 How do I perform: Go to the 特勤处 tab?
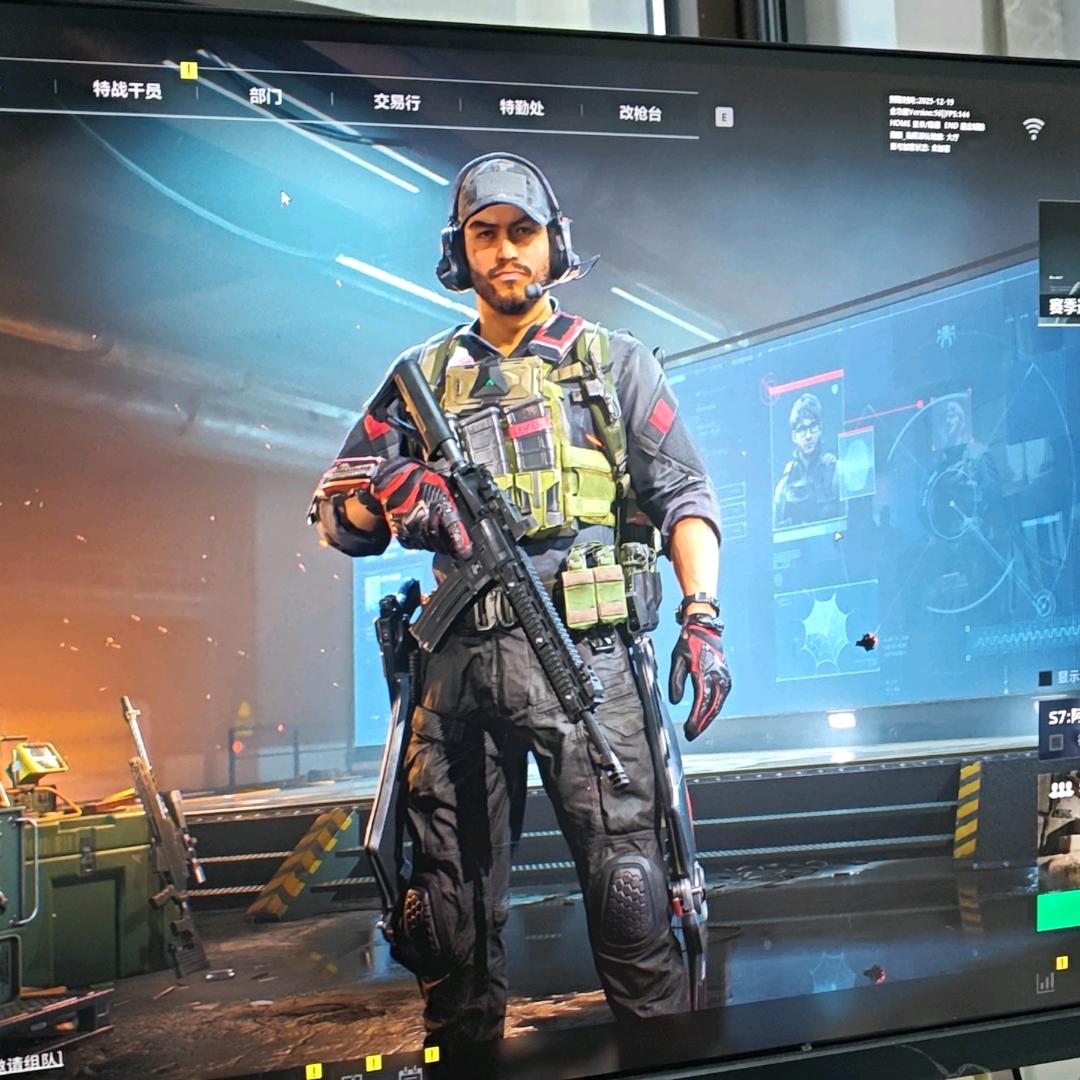(521, 108)
